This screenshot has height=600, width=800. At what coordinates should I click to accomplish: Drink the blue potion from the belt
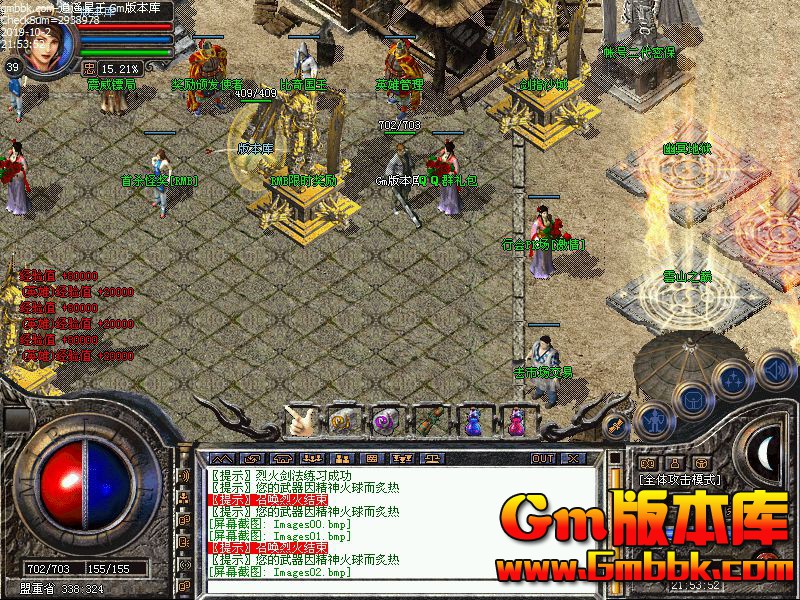click(x=472, y=422)
